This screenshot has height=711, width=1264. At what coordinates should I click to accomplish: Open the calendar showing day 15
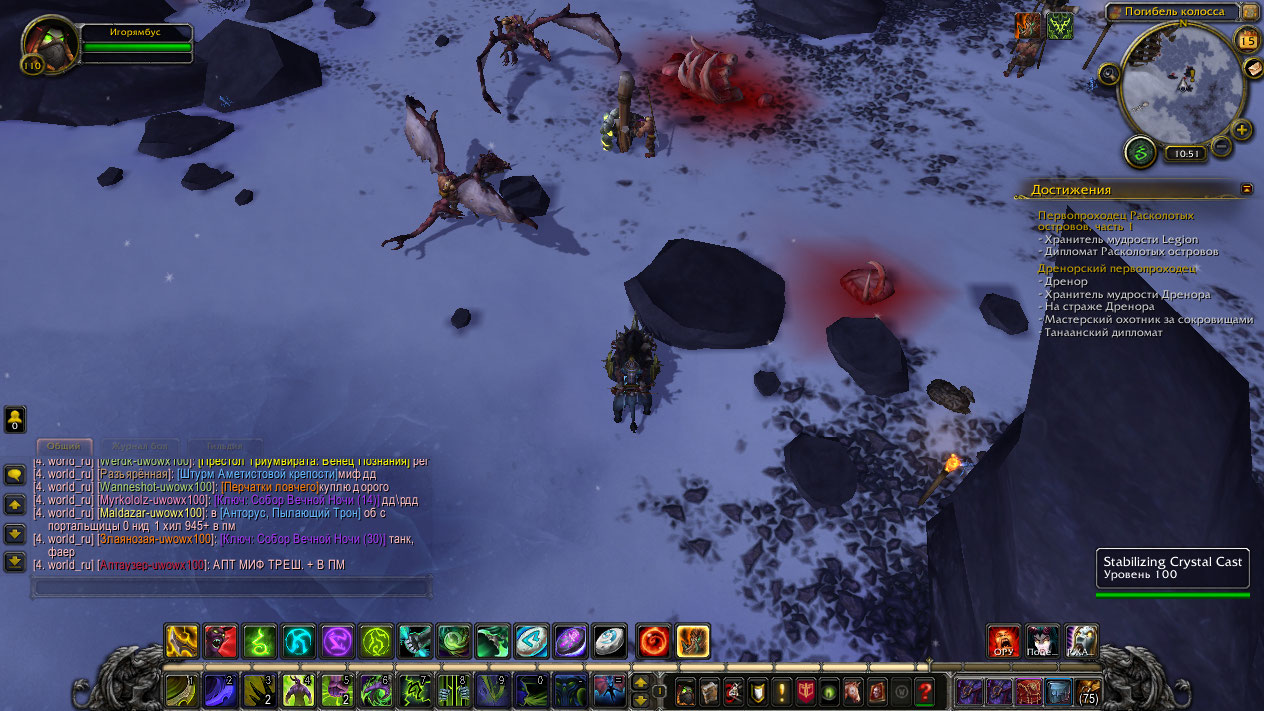pyautogui.click(x=1247, y=40)
